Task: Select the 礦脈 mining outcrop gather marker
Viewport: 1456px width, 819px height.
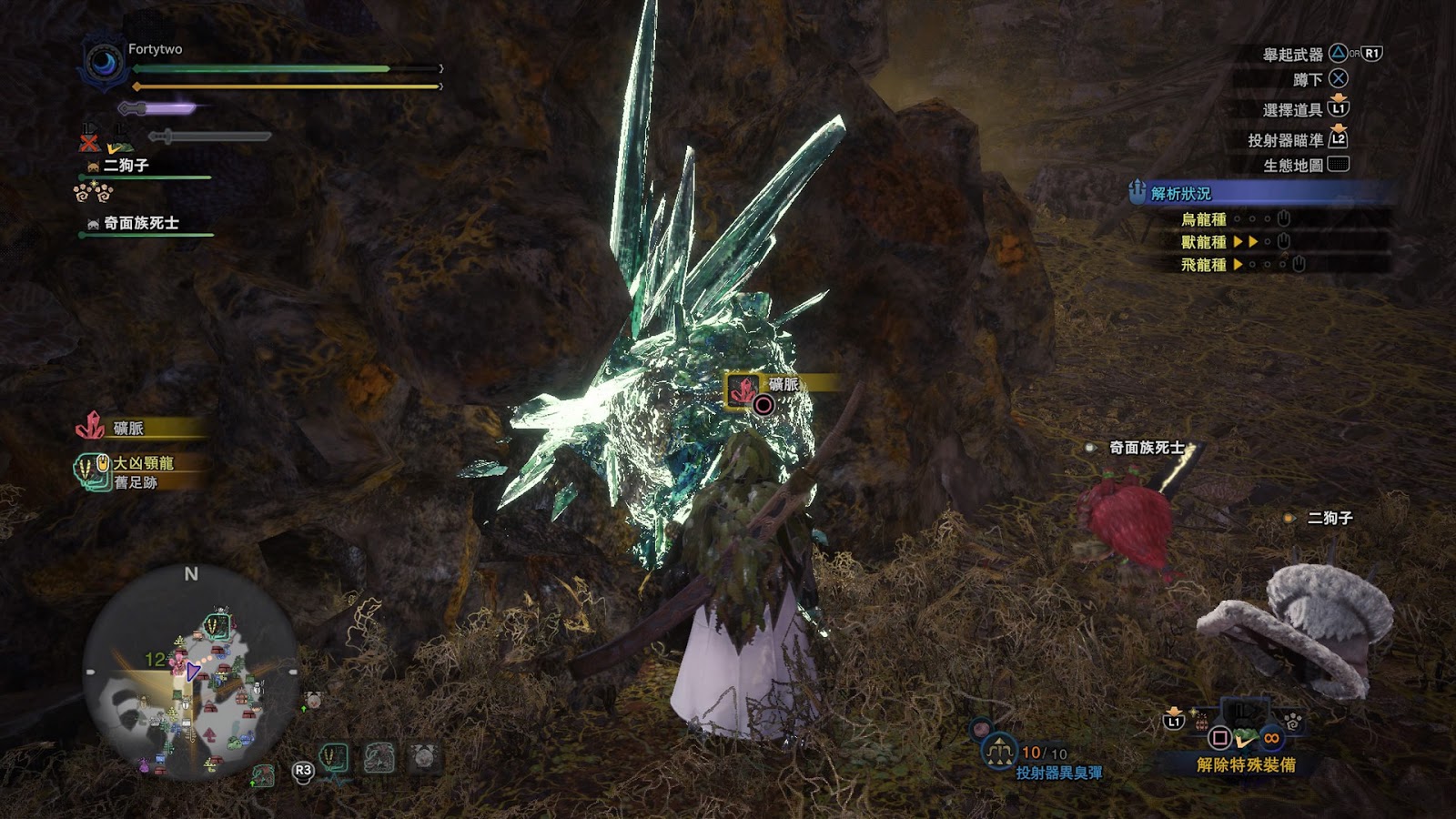Action: pyautogui.click(x=743, y=390)
